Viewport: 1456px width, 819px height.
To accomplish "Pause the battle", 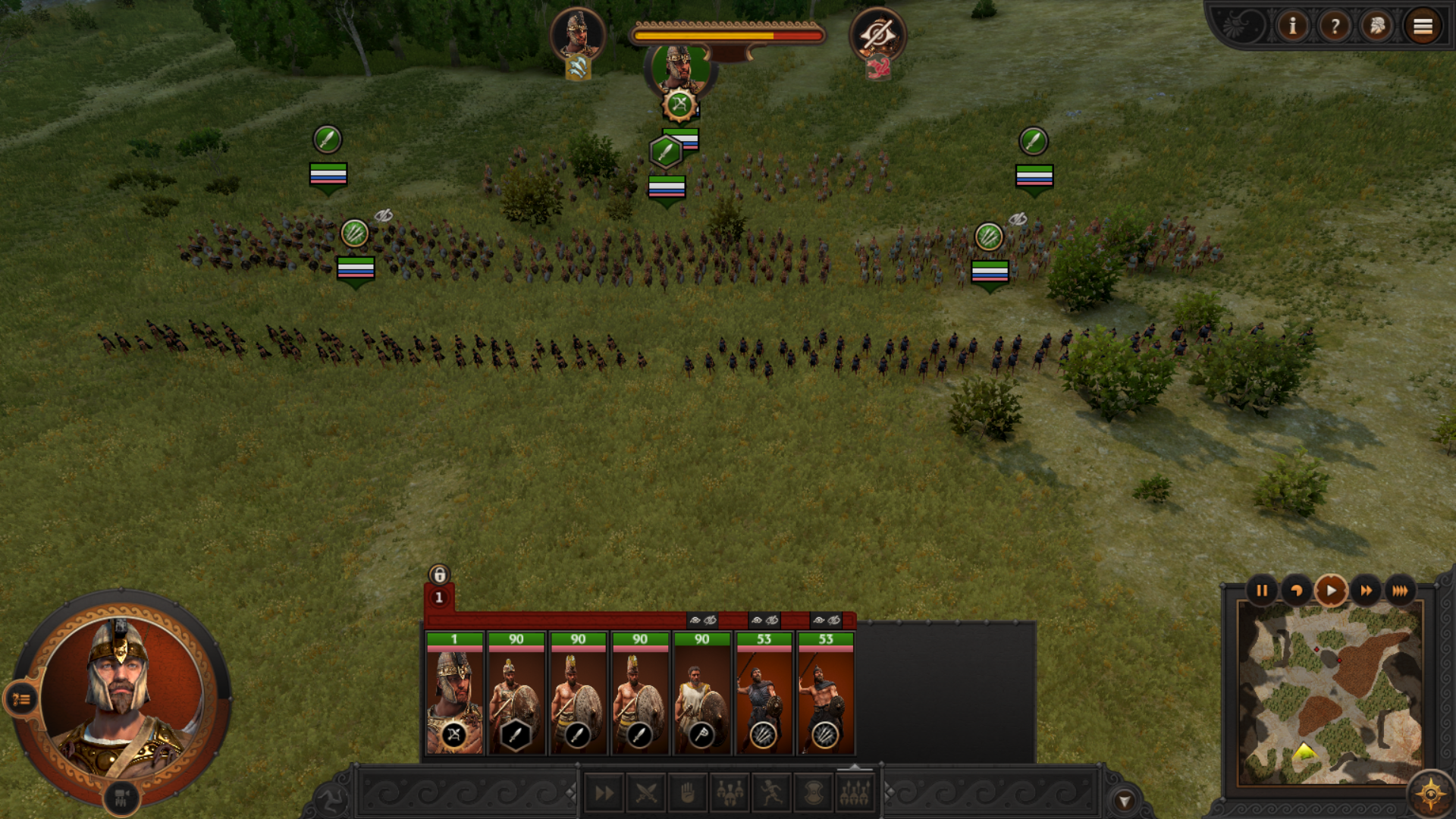I will pos(1262,591).
